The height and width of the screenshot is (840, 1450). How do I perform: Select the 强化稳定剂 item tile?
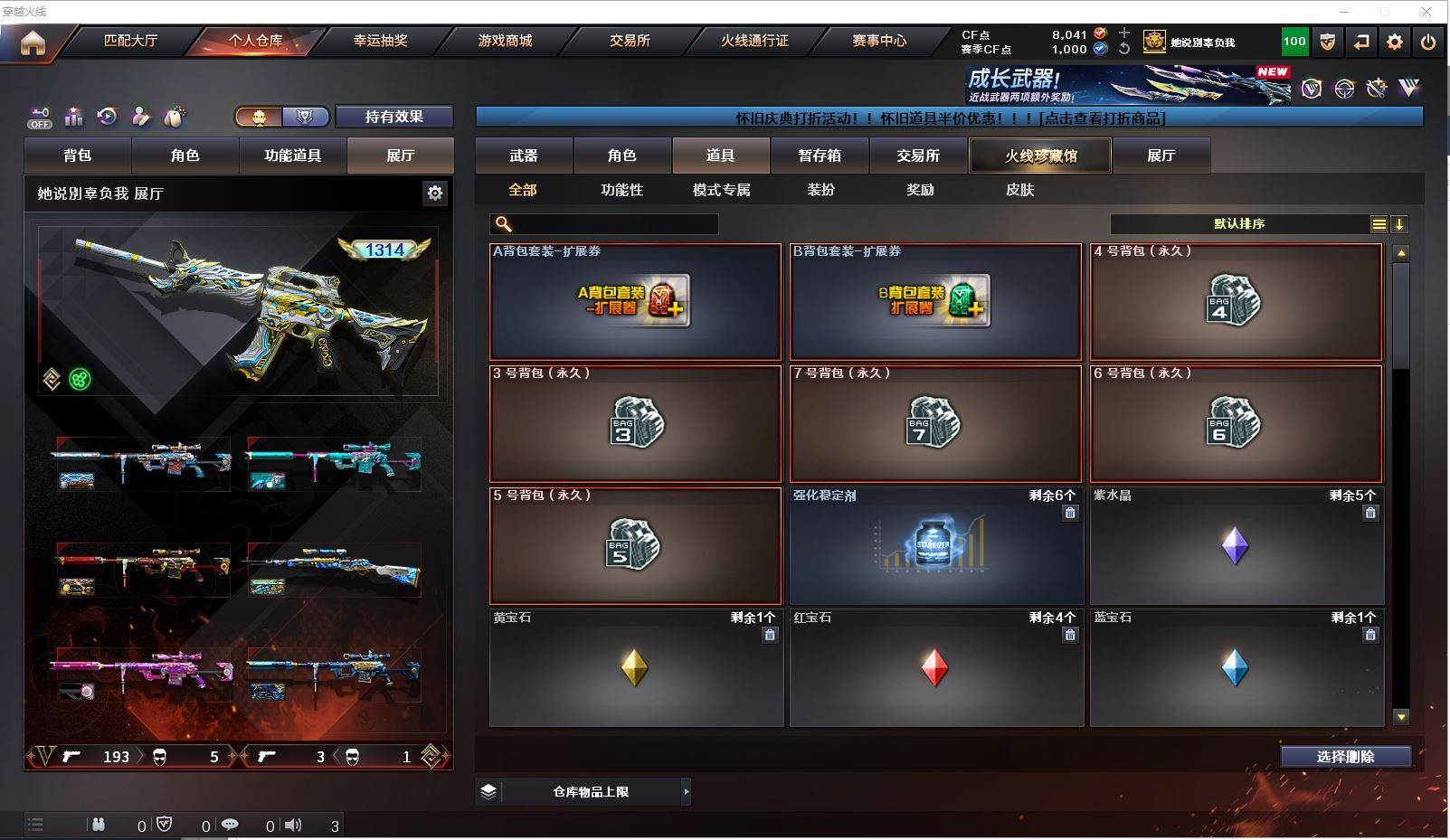coord(936,546)
